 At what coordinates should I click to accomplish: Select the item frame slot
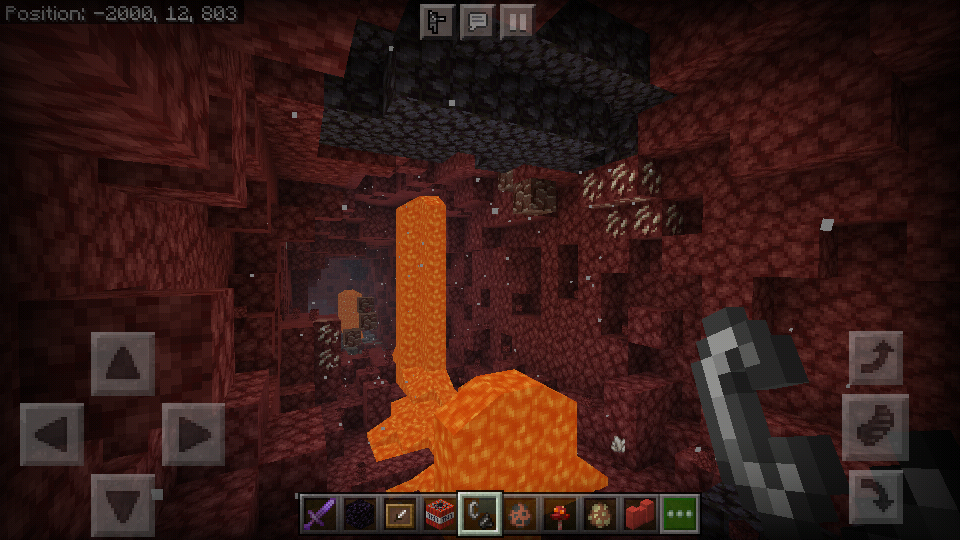(398, 514)
